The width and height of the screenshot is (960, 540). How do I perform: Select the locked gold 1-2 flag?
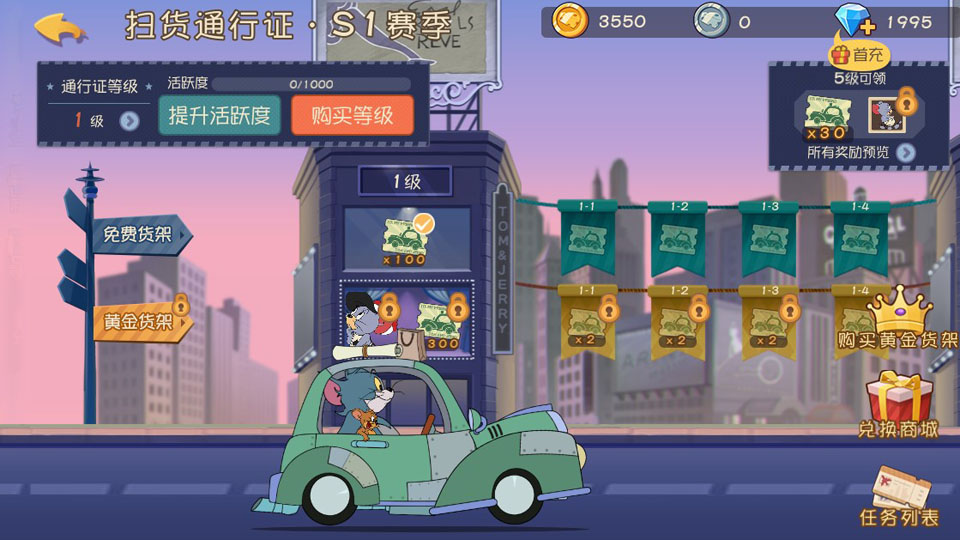tap(676, 320)
